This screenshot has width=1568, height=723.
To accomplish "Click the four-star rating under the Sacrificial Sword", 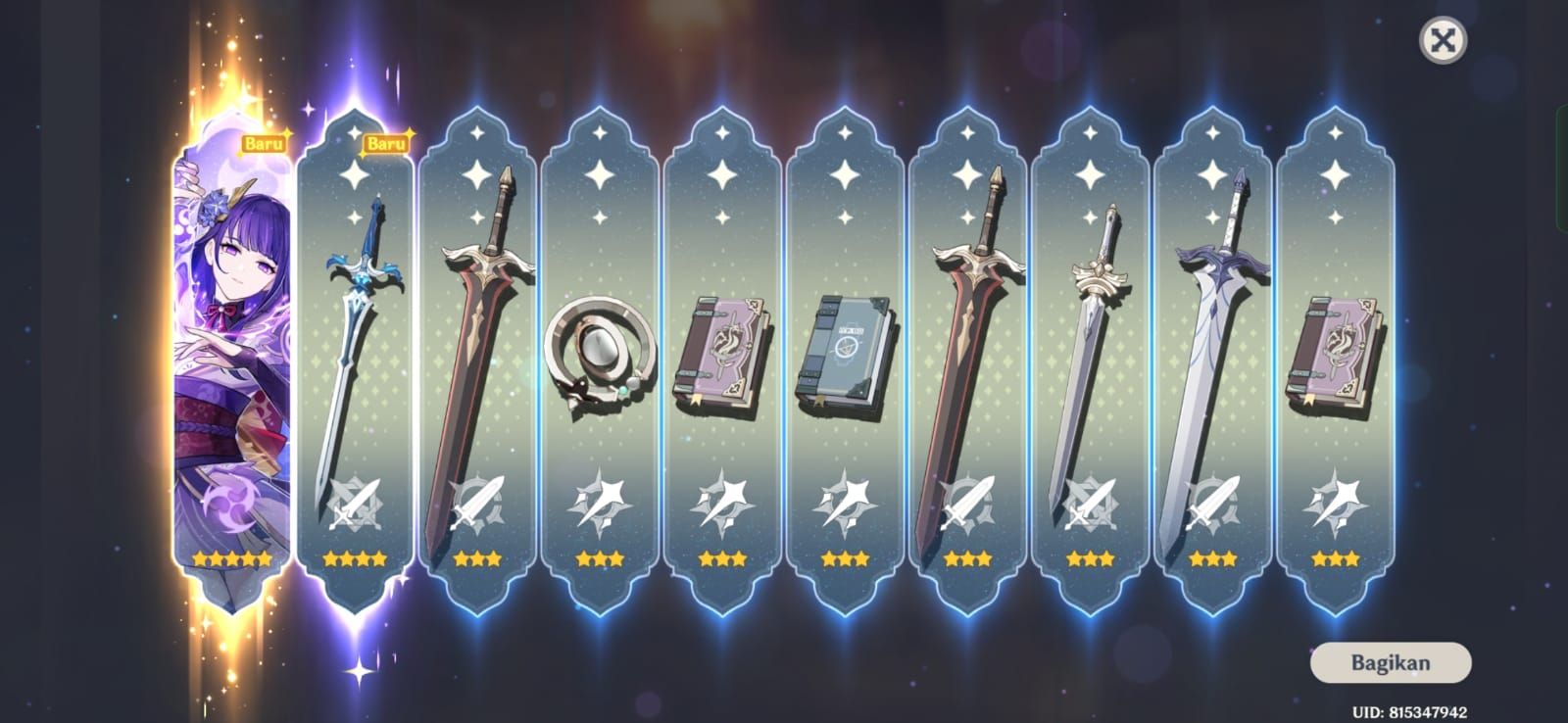I will (x=353, y=556).
